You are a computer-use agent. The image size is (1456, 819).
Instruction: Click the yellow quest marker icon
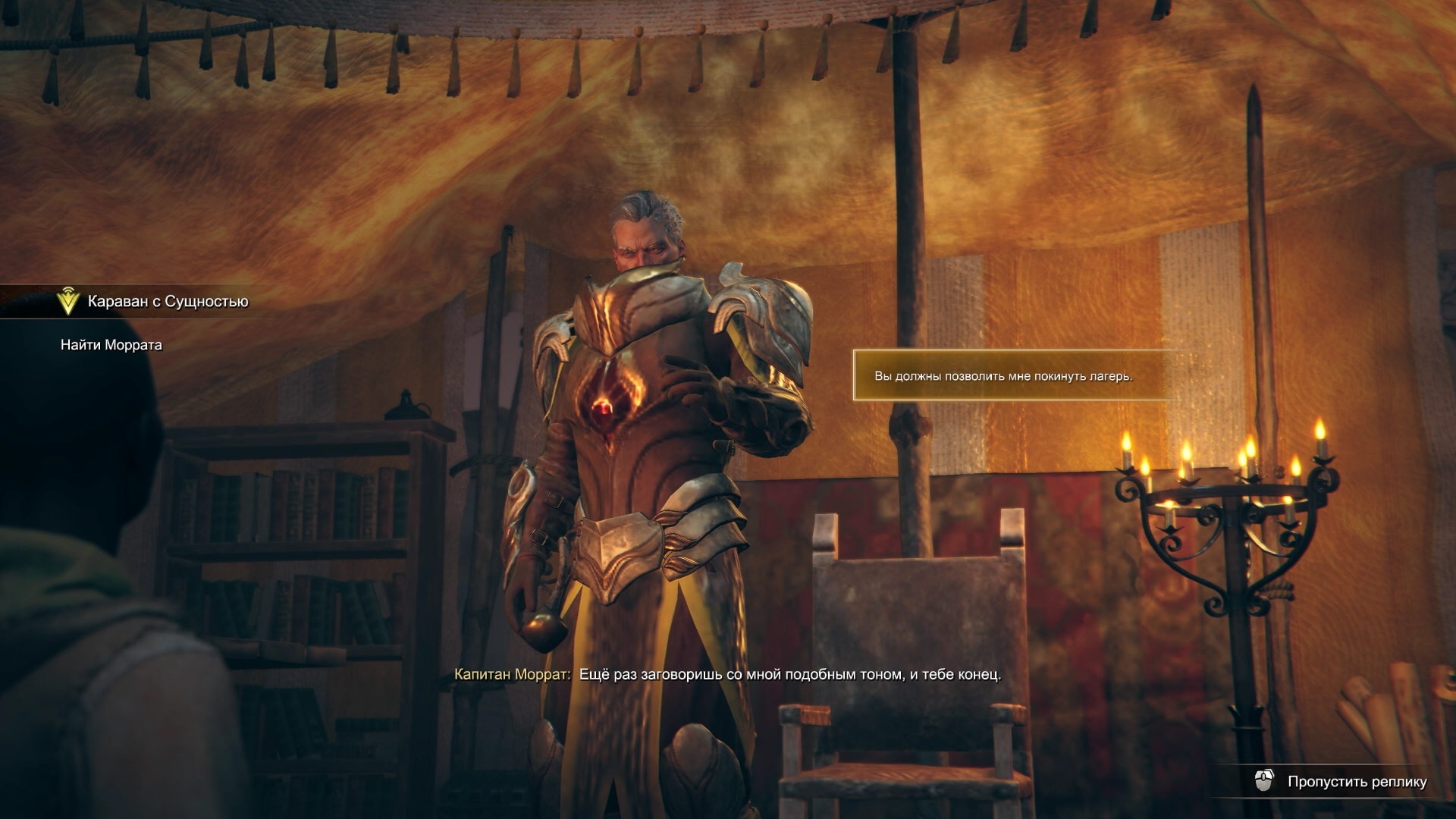(68, 302)
